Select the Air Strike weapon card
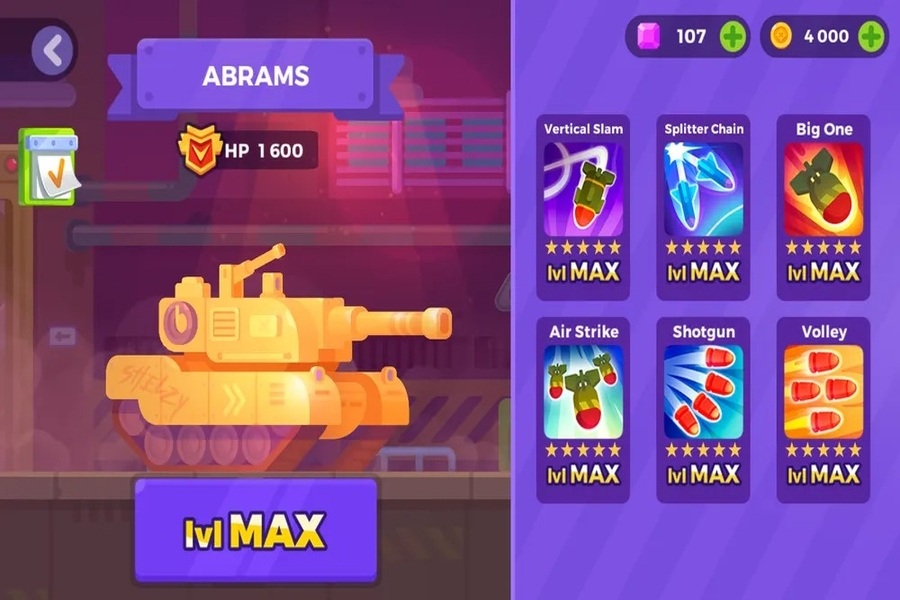The width and height of the screenshot is (900, 600). pos(583,408)
